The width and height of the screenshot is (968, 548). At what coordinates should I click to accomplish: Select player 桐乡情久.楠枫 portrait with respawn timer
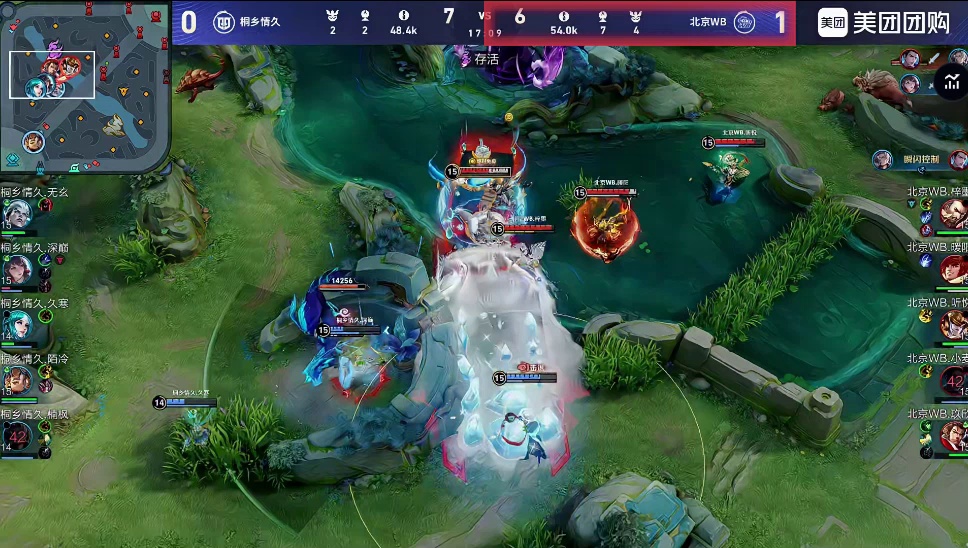pos(17,437)
